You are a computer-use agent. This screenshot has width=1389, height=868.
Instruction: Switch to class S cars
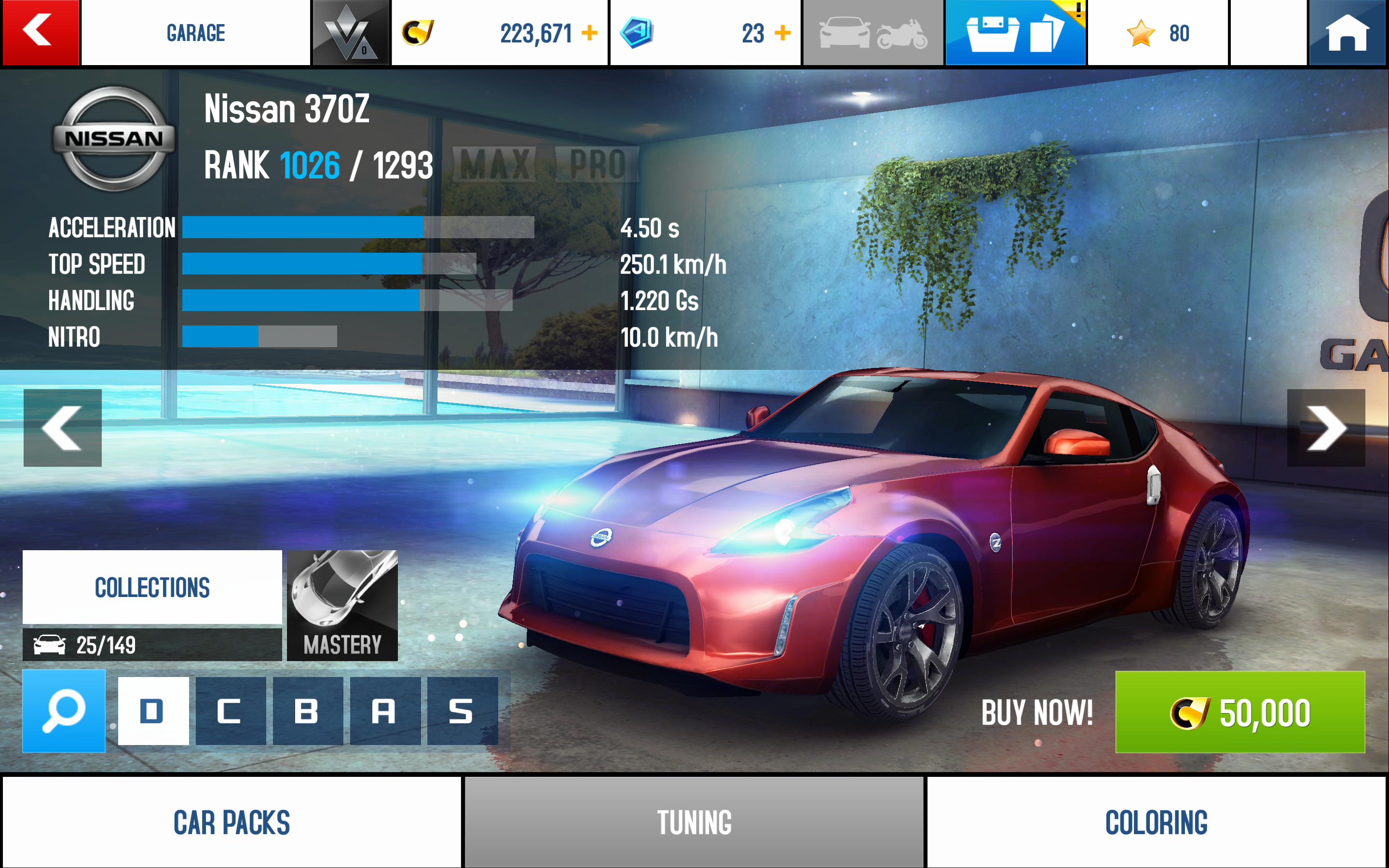(x=462, y=711)
